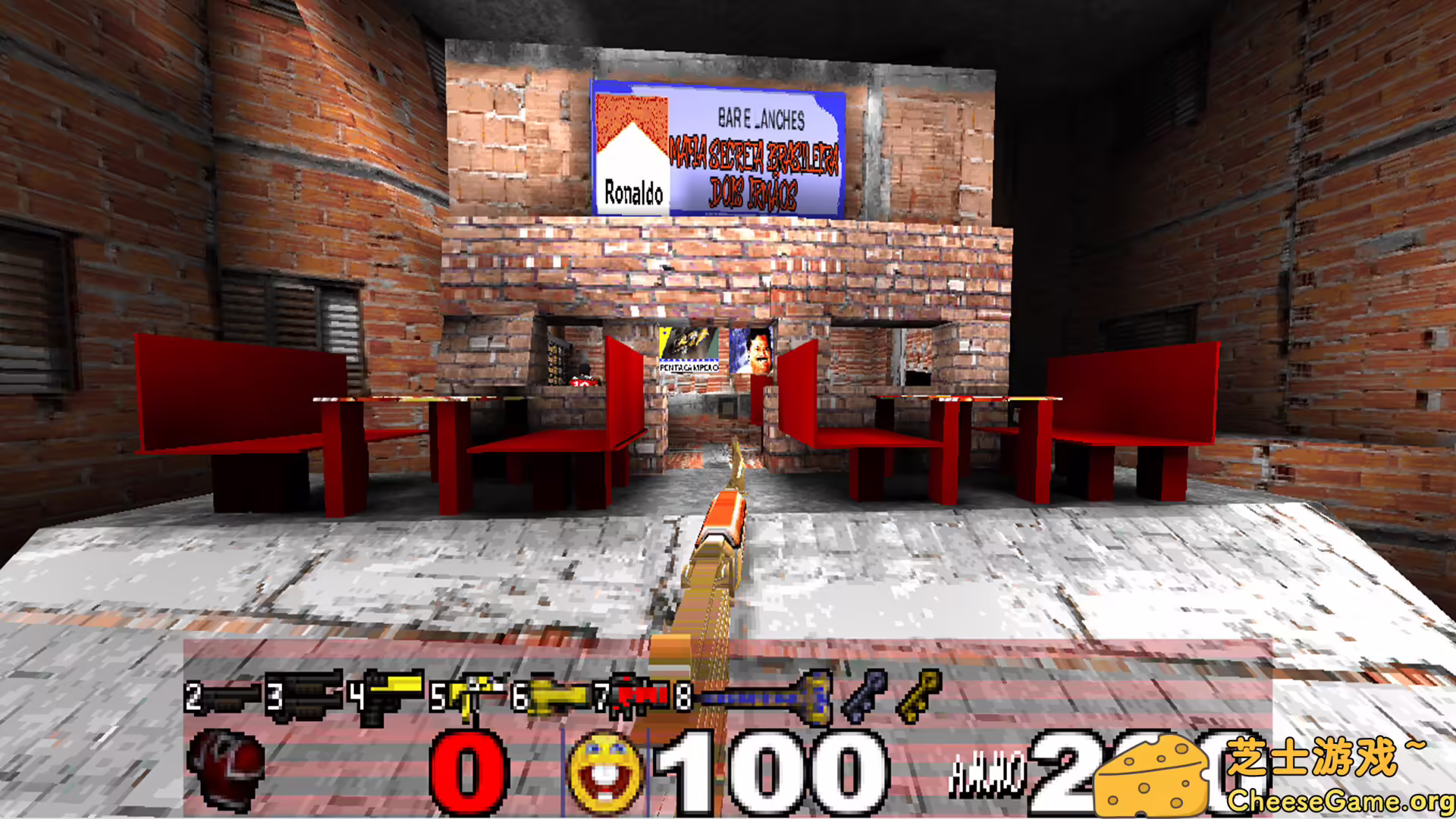The image size is (1456, 819).
Task: Open the CheeseGame.org link
Action: click(x=1342, y=799)
